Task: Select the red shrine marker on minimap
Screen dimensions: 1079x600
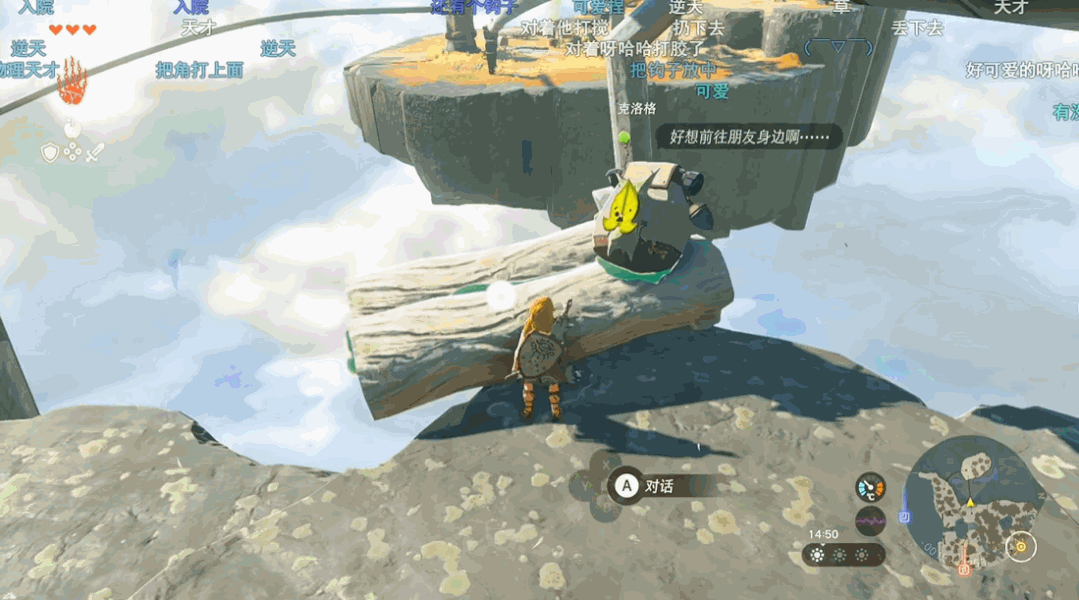Action: [x=964, y=568]
